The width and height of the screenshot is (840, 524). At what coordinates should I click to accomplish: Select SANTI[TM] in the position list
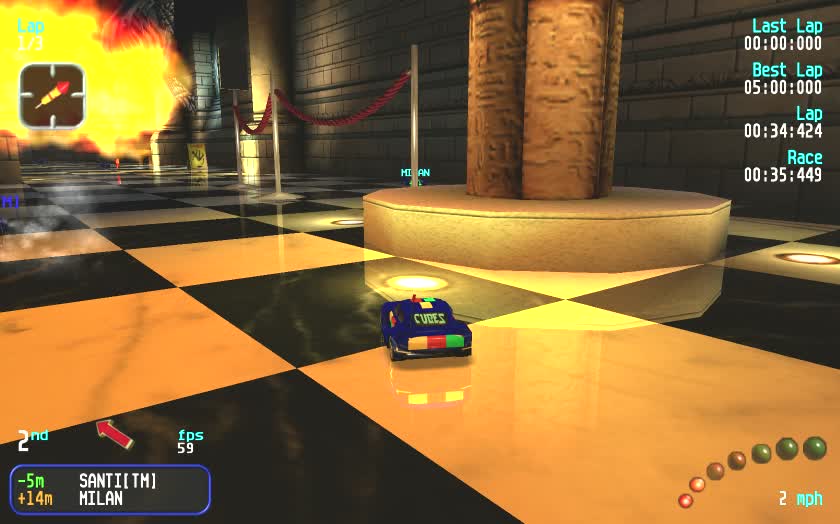click(x=118, y=481)
